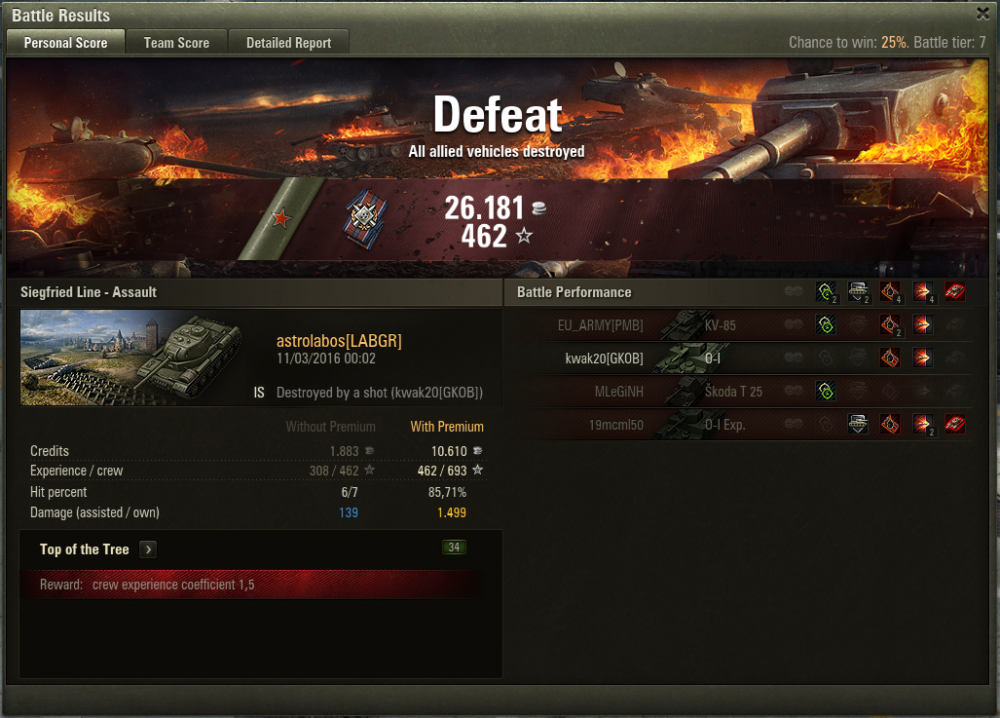Select the EU_ARMY[PMB] KV-85 row
This screenshot has height=718, width=1000.
tap(740, 325)
